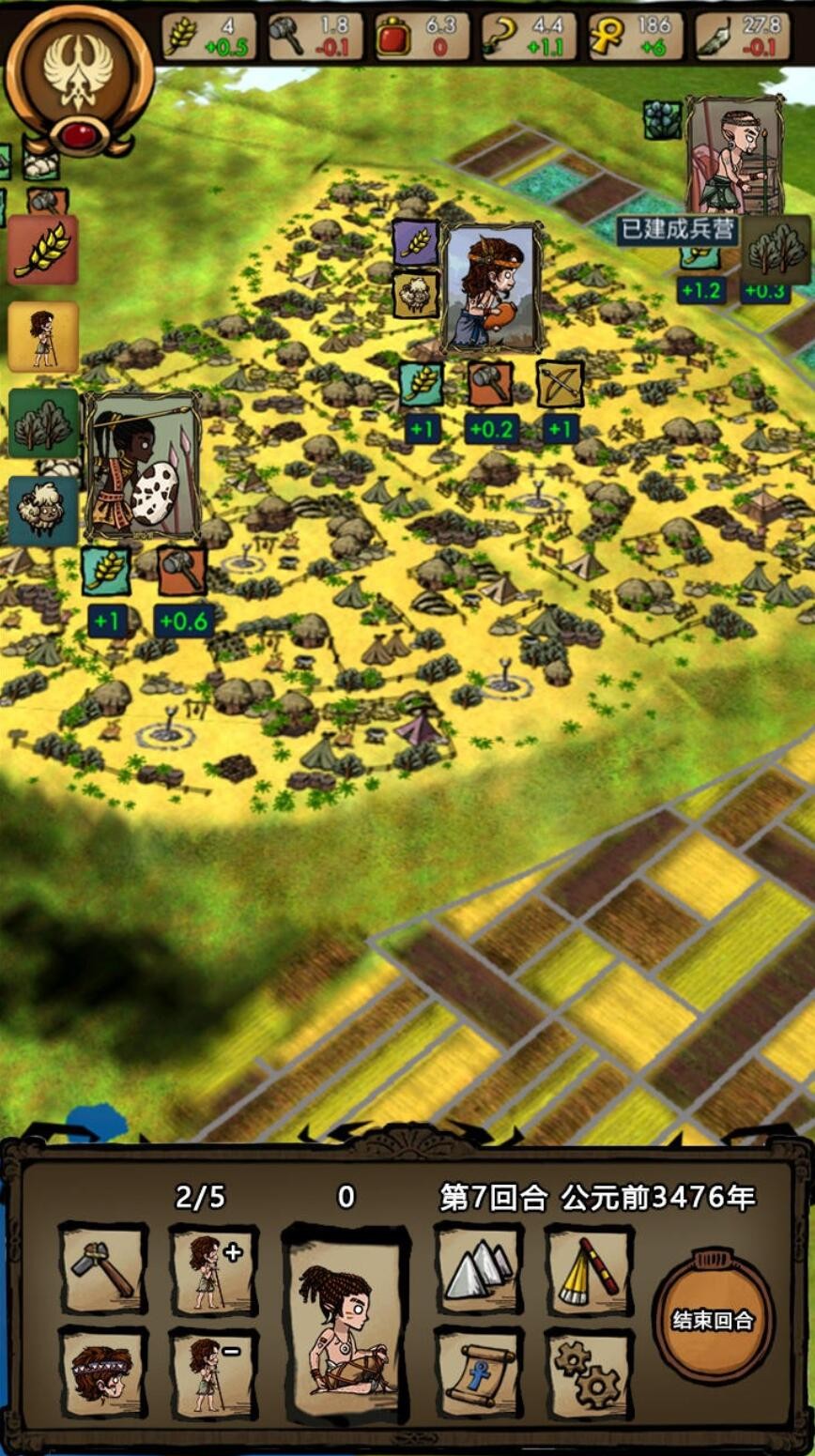Image resolution: width=815 pixels, height=1456 pixels.
Task: Select the yellow villager icon on the sidebar
Action: [x=43, y=336]
